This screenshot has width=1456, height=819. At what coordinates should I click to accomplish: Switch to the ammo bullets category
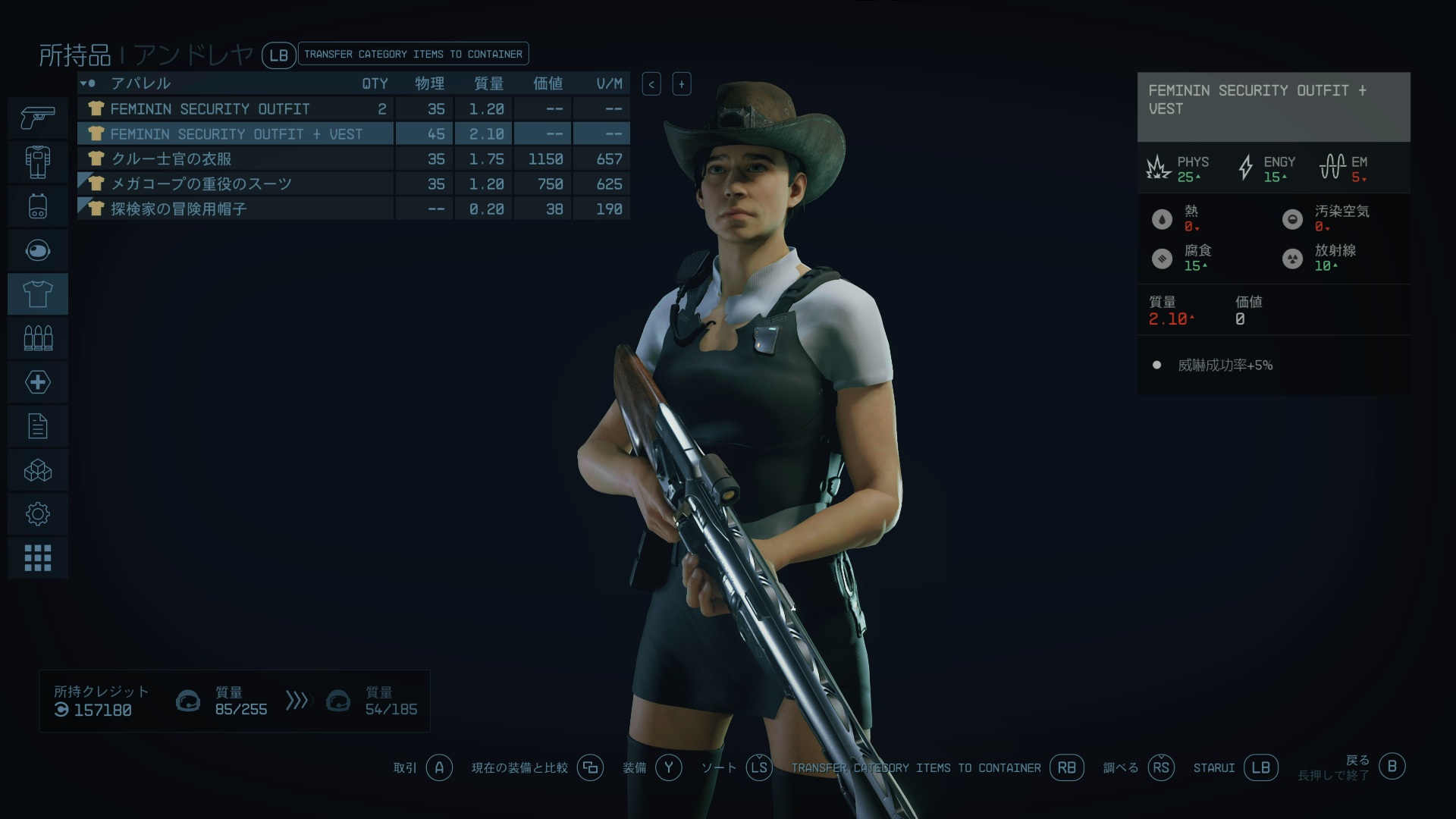tap(38, 337)
